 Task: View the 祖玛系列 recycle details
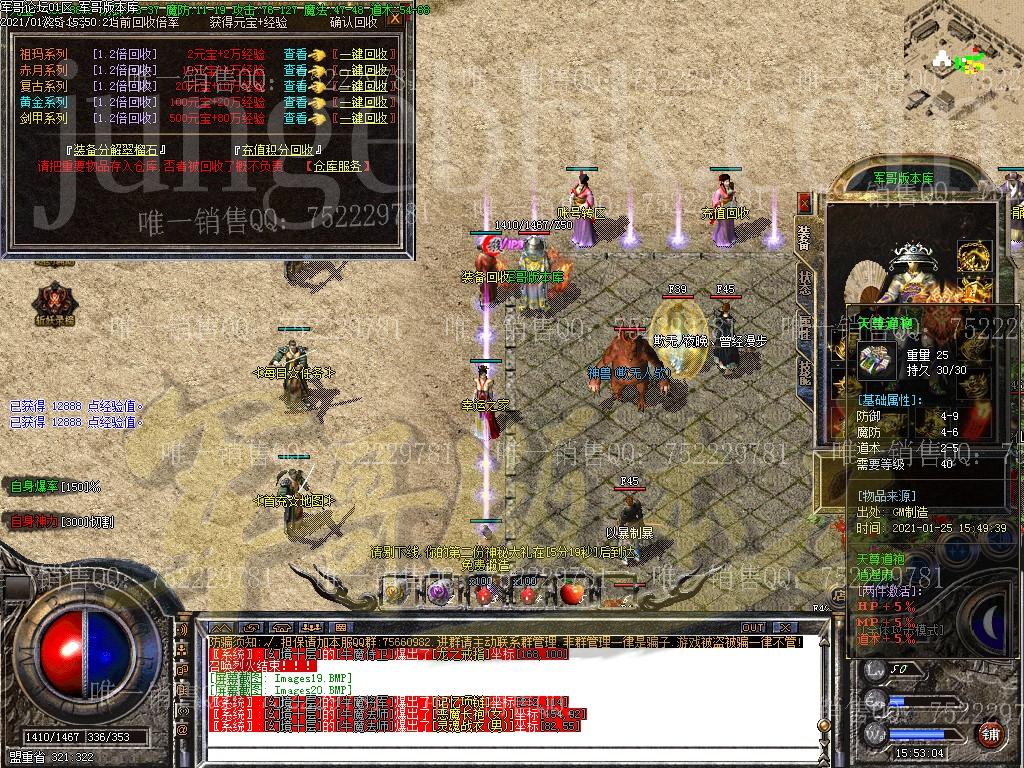coord(295,54)
